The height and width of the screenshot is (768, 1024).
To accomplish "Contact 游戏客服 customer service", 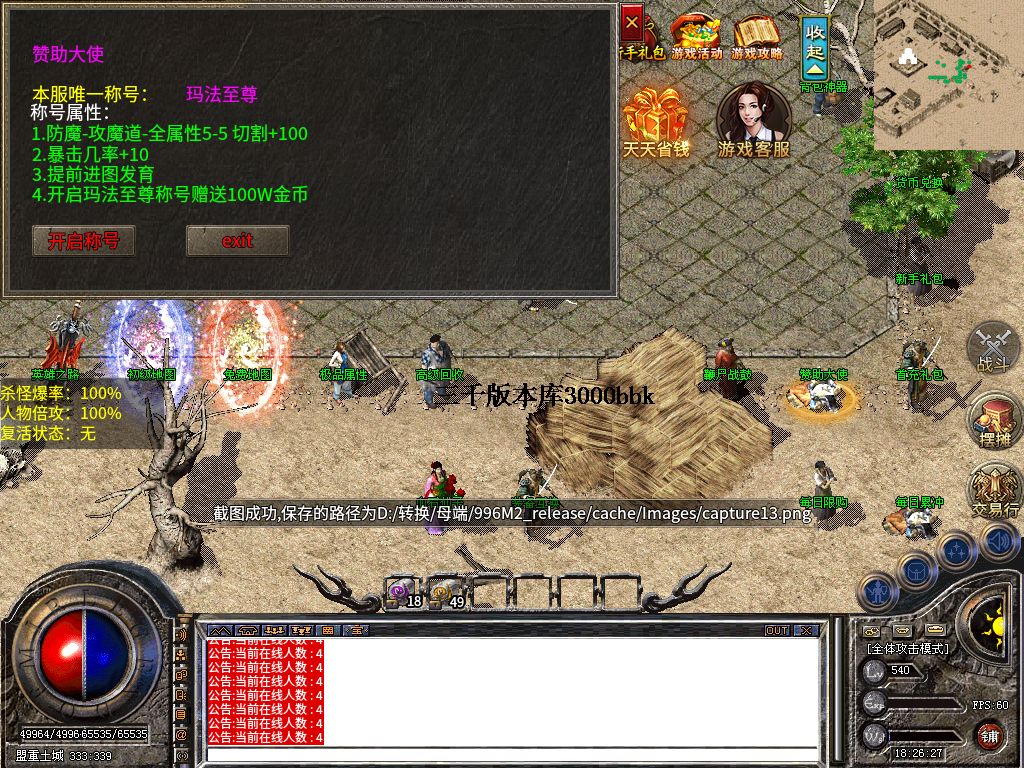I will [754, 120].
